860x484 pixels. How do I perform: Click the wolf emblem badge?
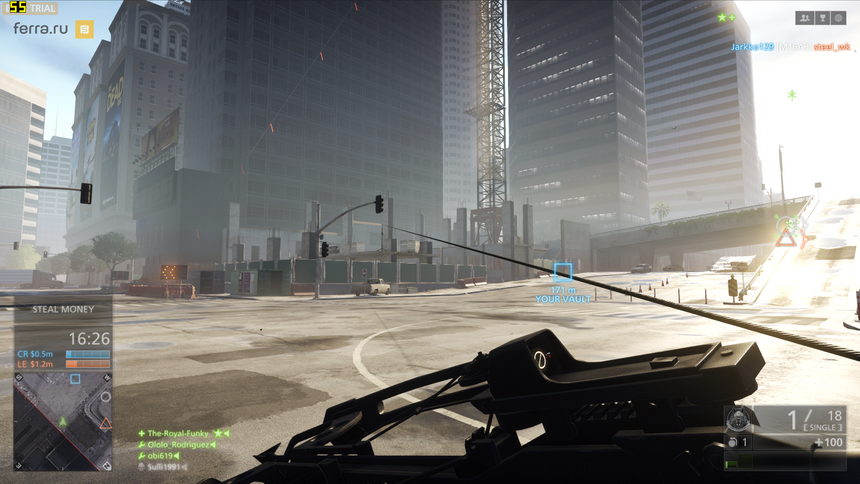tap(740, 420)
